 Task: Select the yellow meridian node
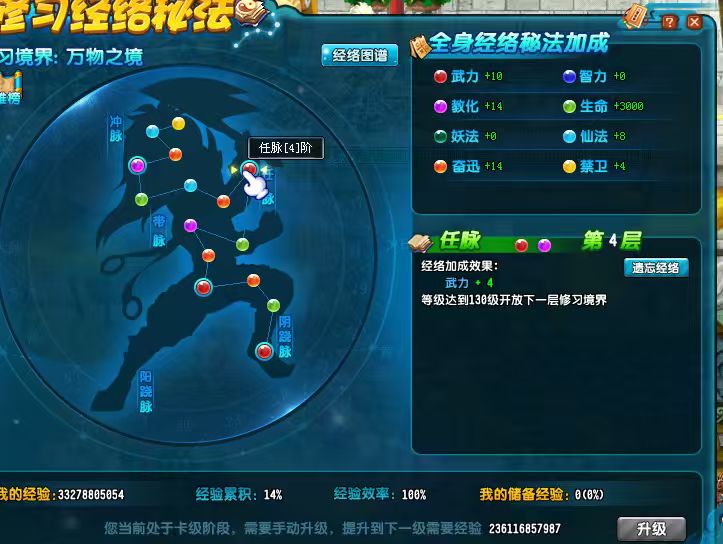[x=178, y=123]
